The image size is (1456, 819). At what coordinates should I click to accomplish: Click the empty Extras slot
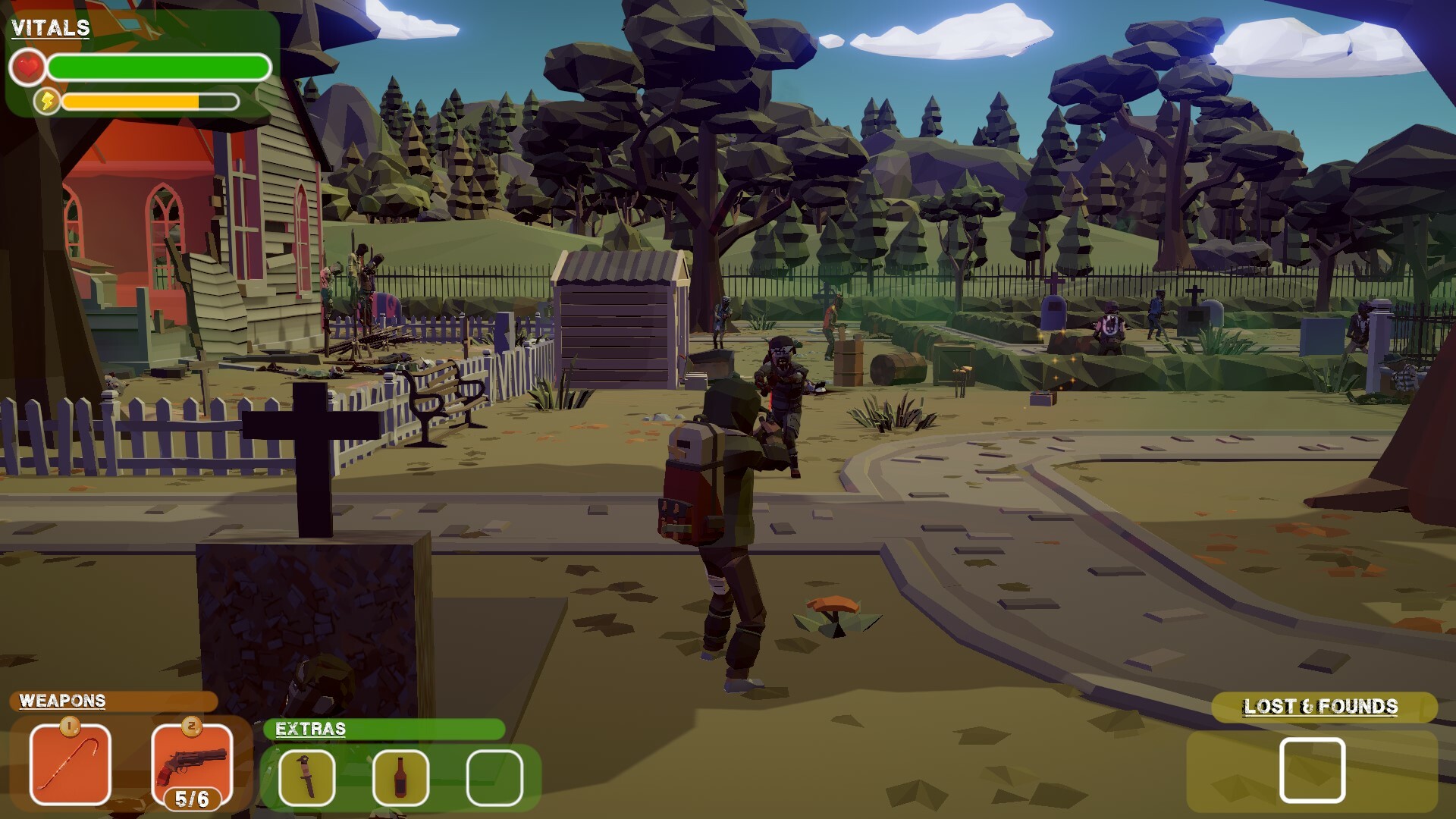[494, 777]
